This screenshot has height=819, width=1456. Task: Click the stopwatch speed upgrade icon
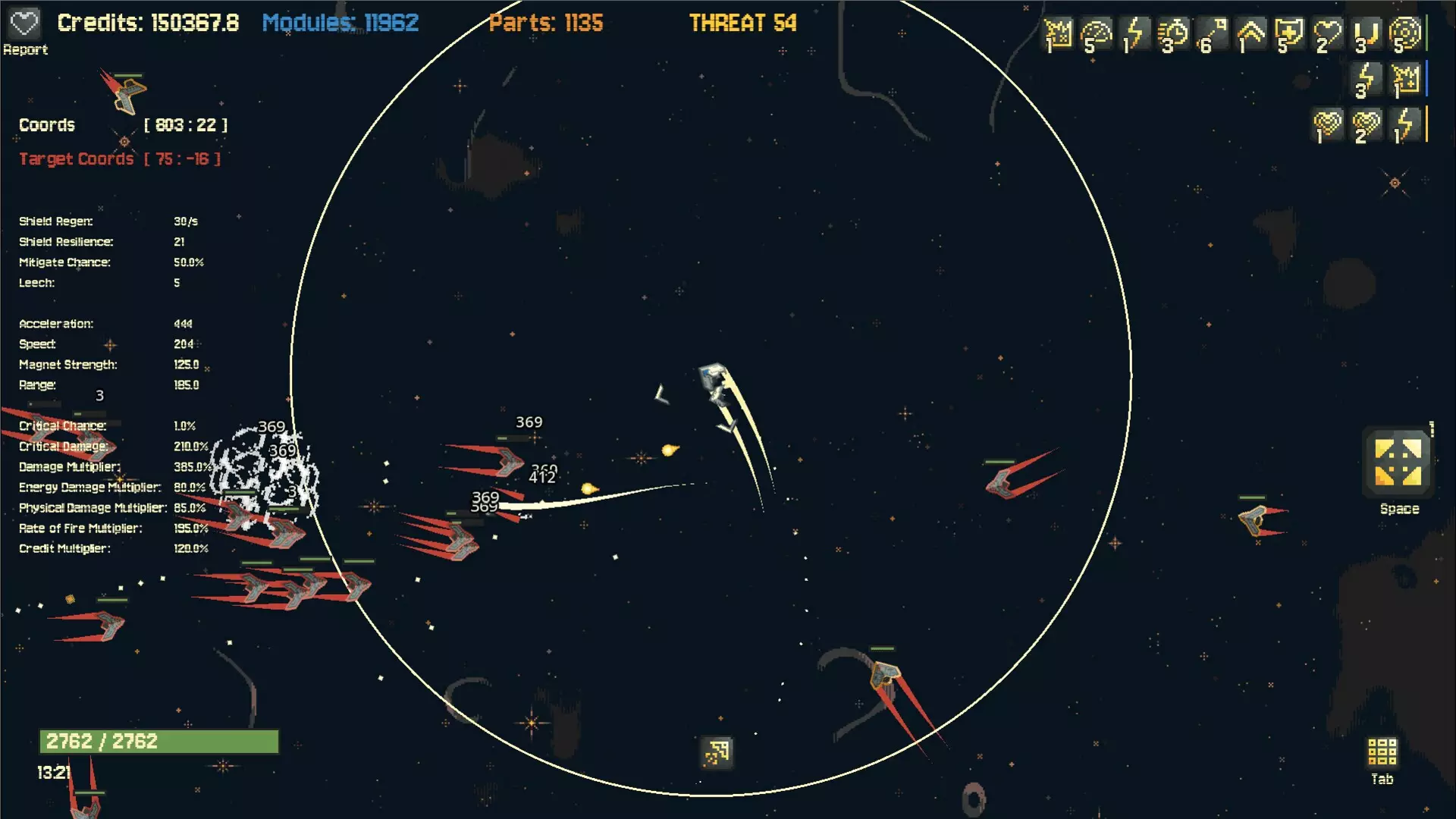[1173, 35]
